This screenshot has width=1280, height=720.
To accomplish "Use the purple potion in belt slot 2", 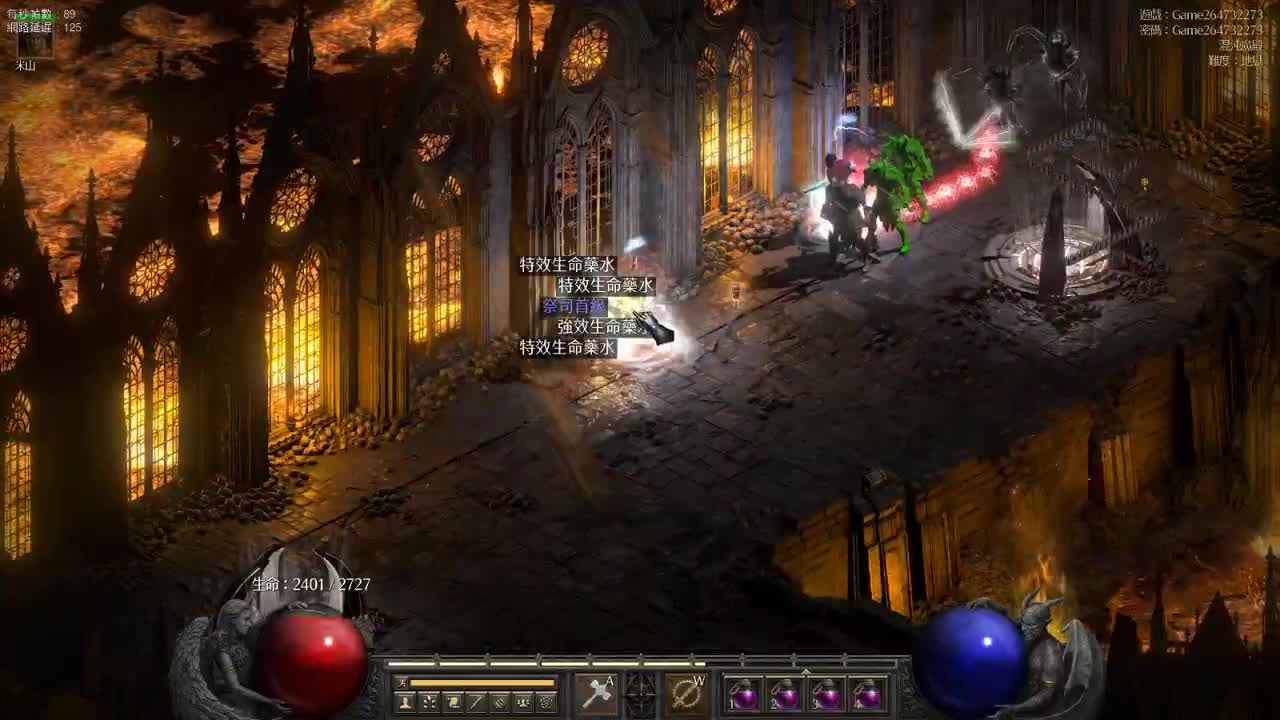I will click(785, 695).
